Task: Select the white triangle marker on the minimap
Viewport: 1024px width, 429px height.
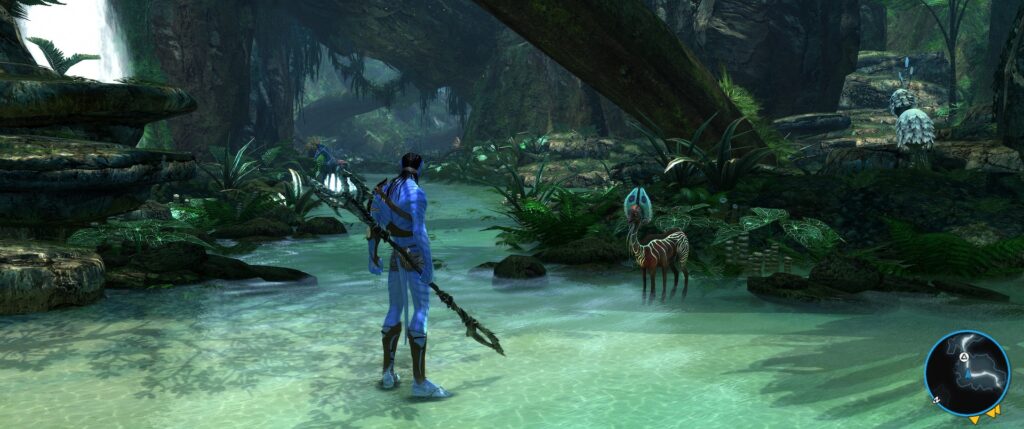Action: pos(964,357)
